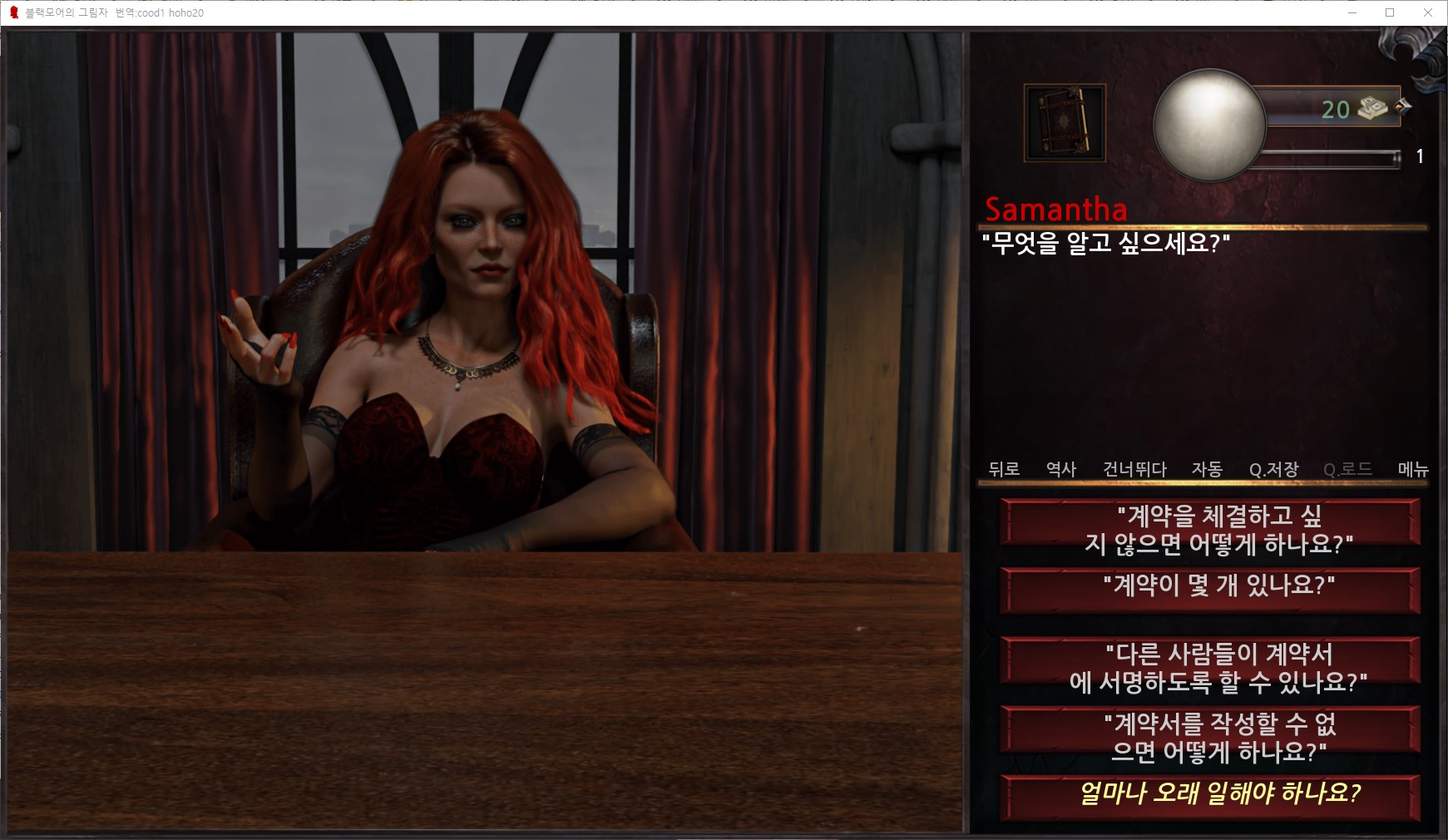The height and width of the screenshot is (840, 1448).
Task: Click the money stack icon
Action: pos(1373,108)
